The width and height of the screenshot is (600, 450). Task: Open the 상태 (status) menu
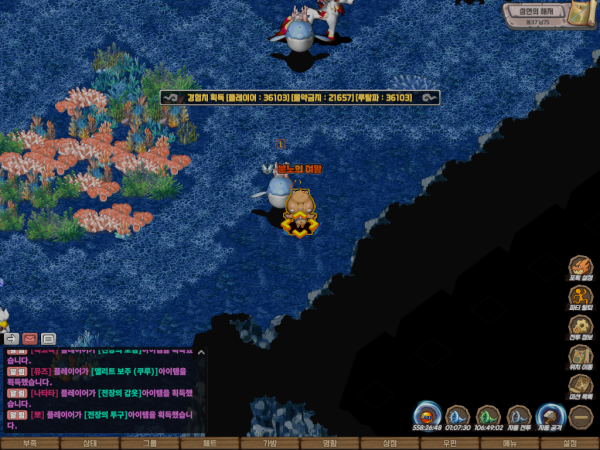[90, 442]
